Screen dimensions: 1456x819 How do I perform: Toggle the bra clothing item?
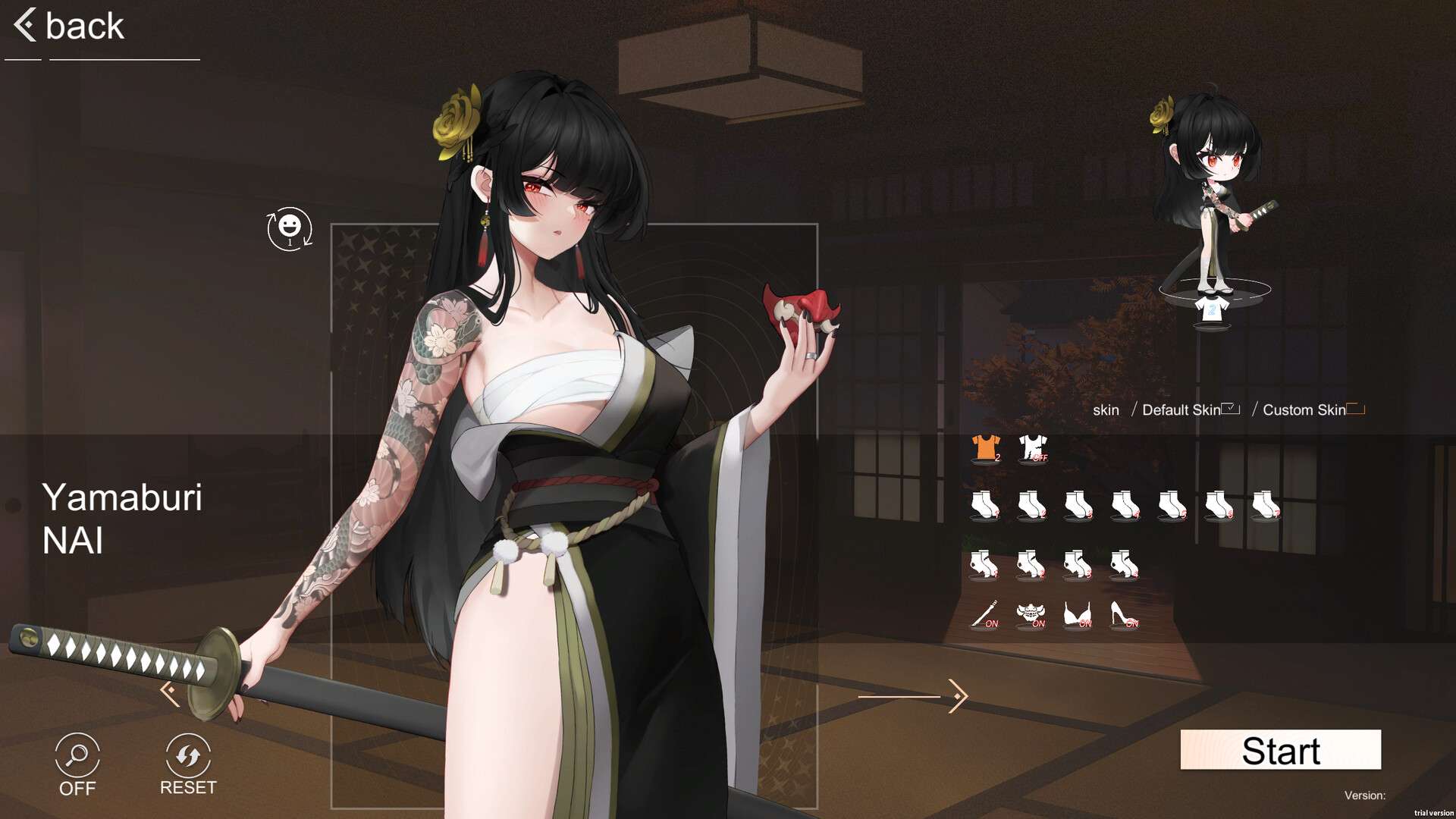point(1078,614)
